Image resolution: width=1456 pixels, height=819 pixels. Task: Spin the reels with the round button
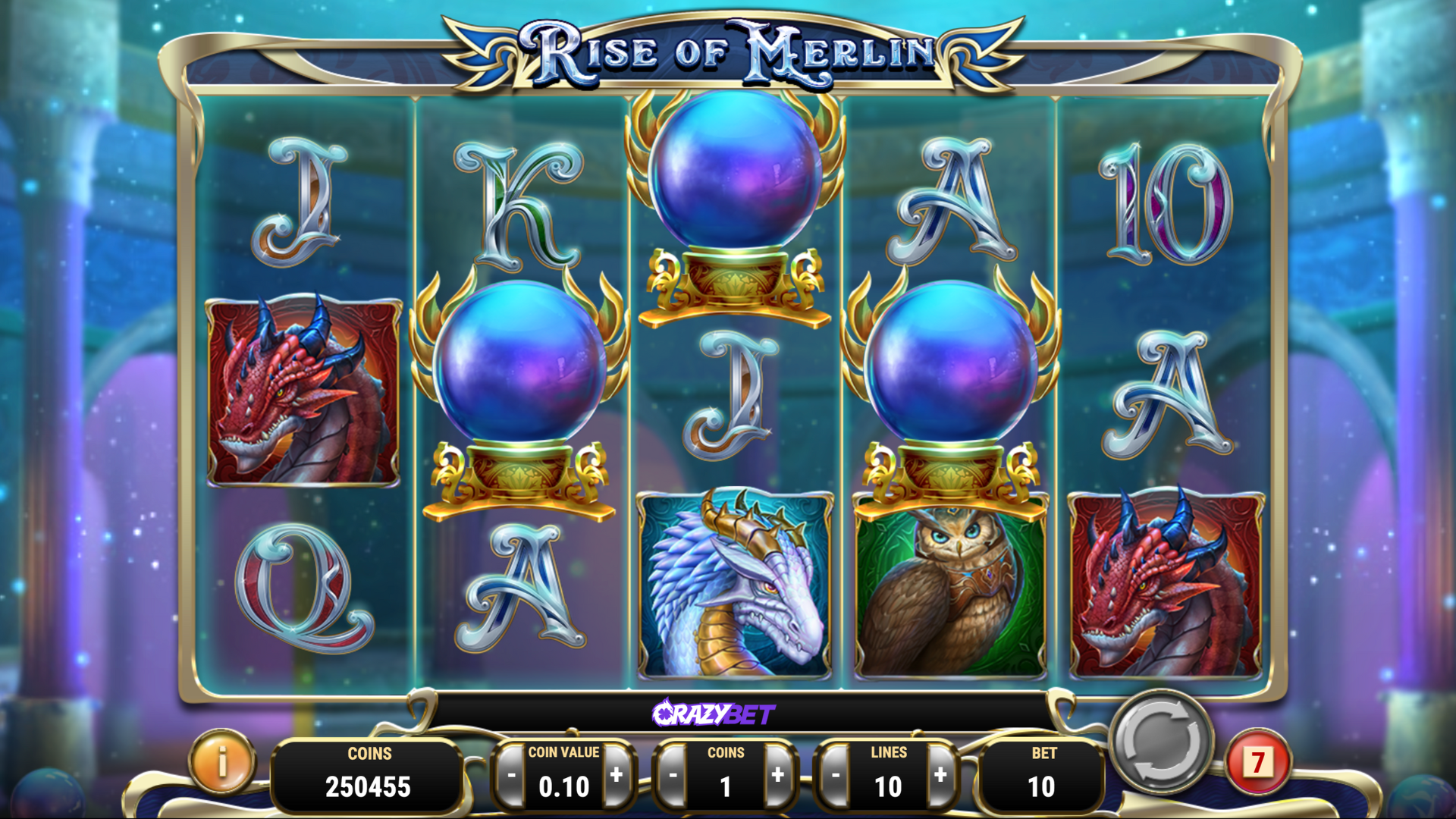pos(1160,741)
